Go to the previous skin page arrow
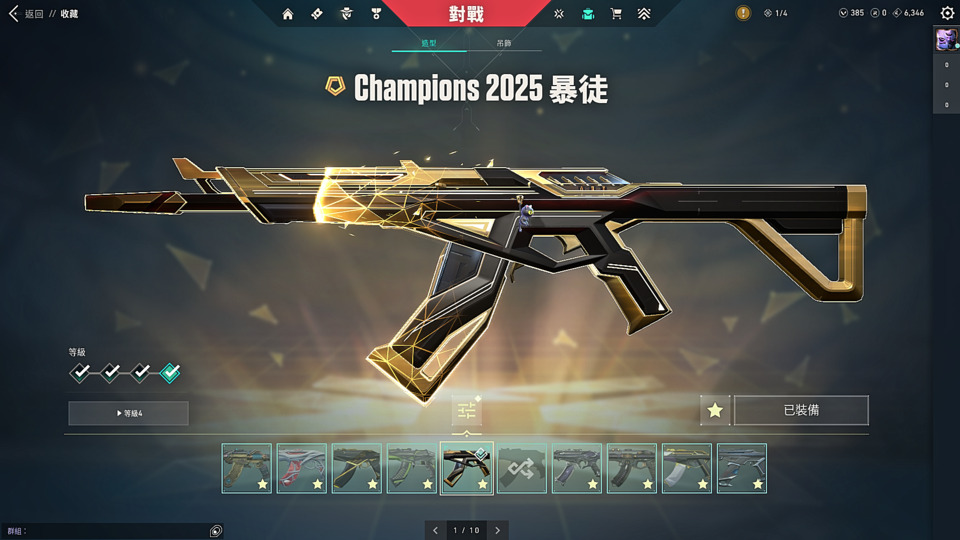Screen dimensions: 960x540 435,530
